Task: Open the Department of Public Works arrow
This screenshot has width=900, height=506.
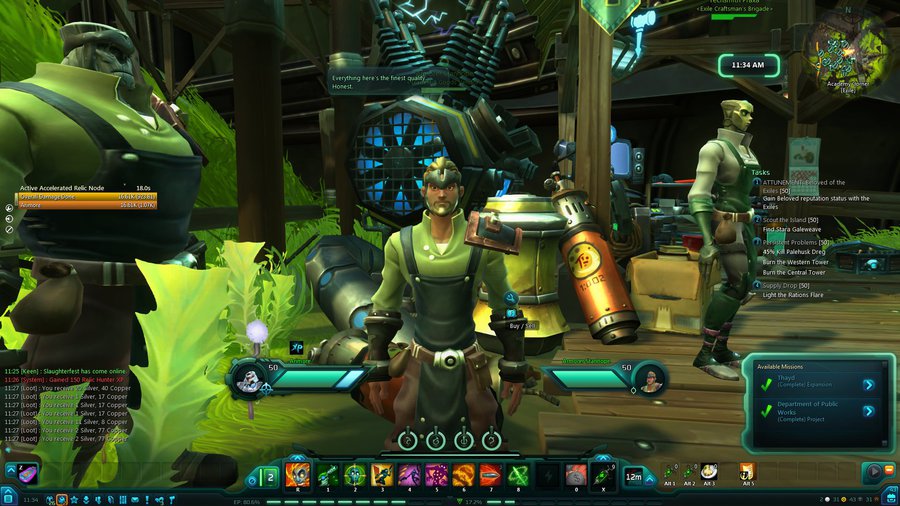Action: pos(868,410)
